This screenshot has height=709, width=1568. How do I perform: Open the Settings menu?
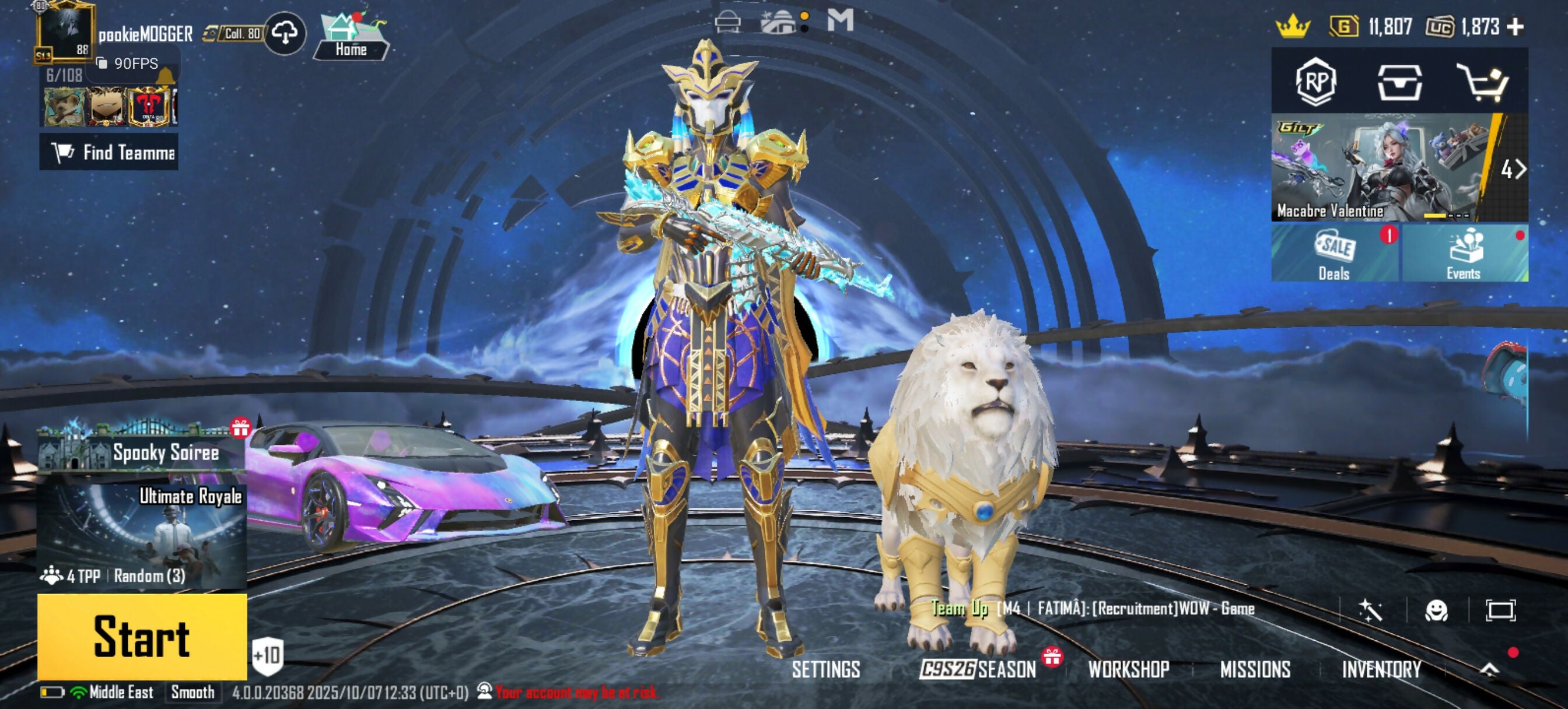[x=825, y=669]
